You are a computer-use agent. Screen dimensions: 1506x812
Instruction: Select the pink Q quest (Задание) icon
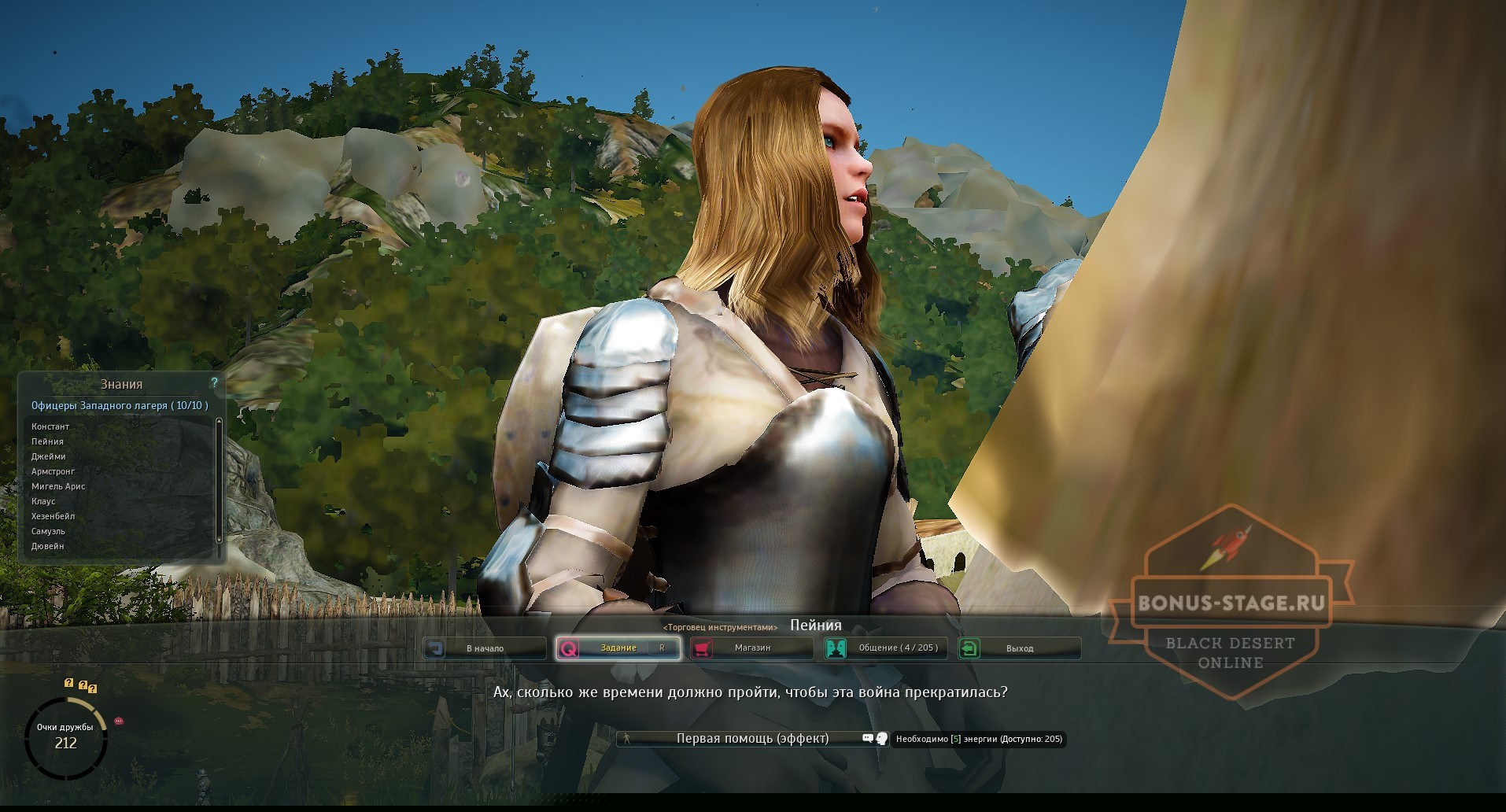570,648
